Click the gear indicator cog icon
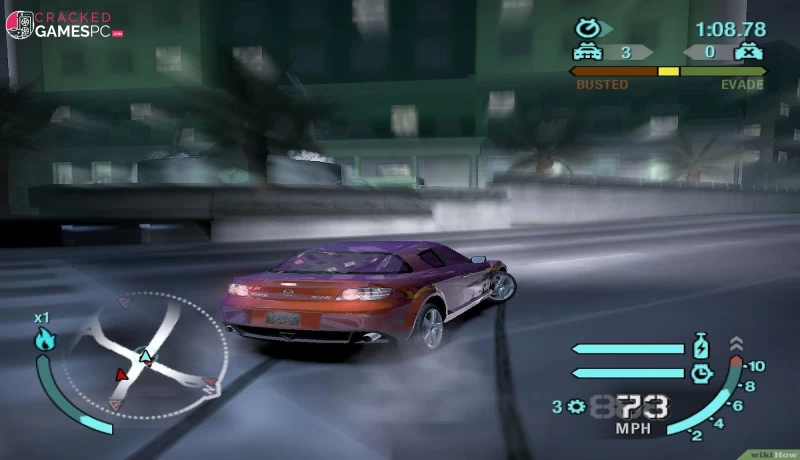Viewport: 800px width, 460px height. 575,406
